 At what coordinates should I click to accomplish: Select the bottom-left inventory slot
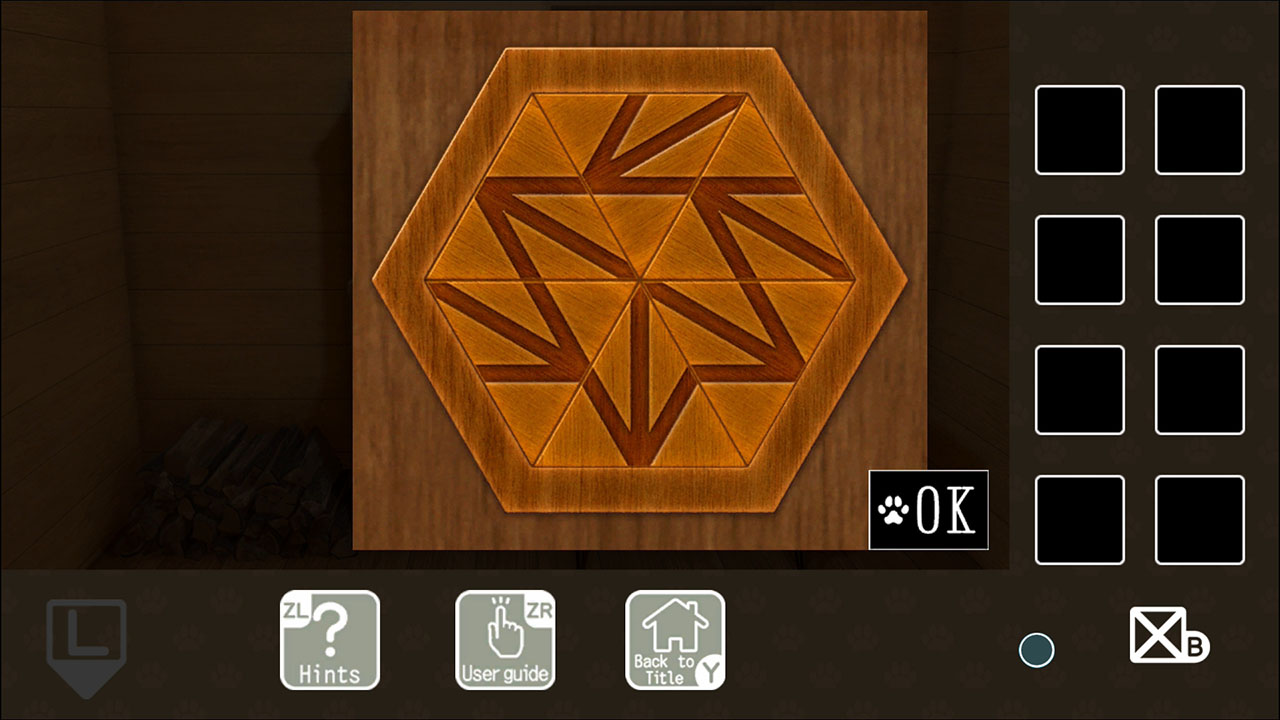[1079, 519]
